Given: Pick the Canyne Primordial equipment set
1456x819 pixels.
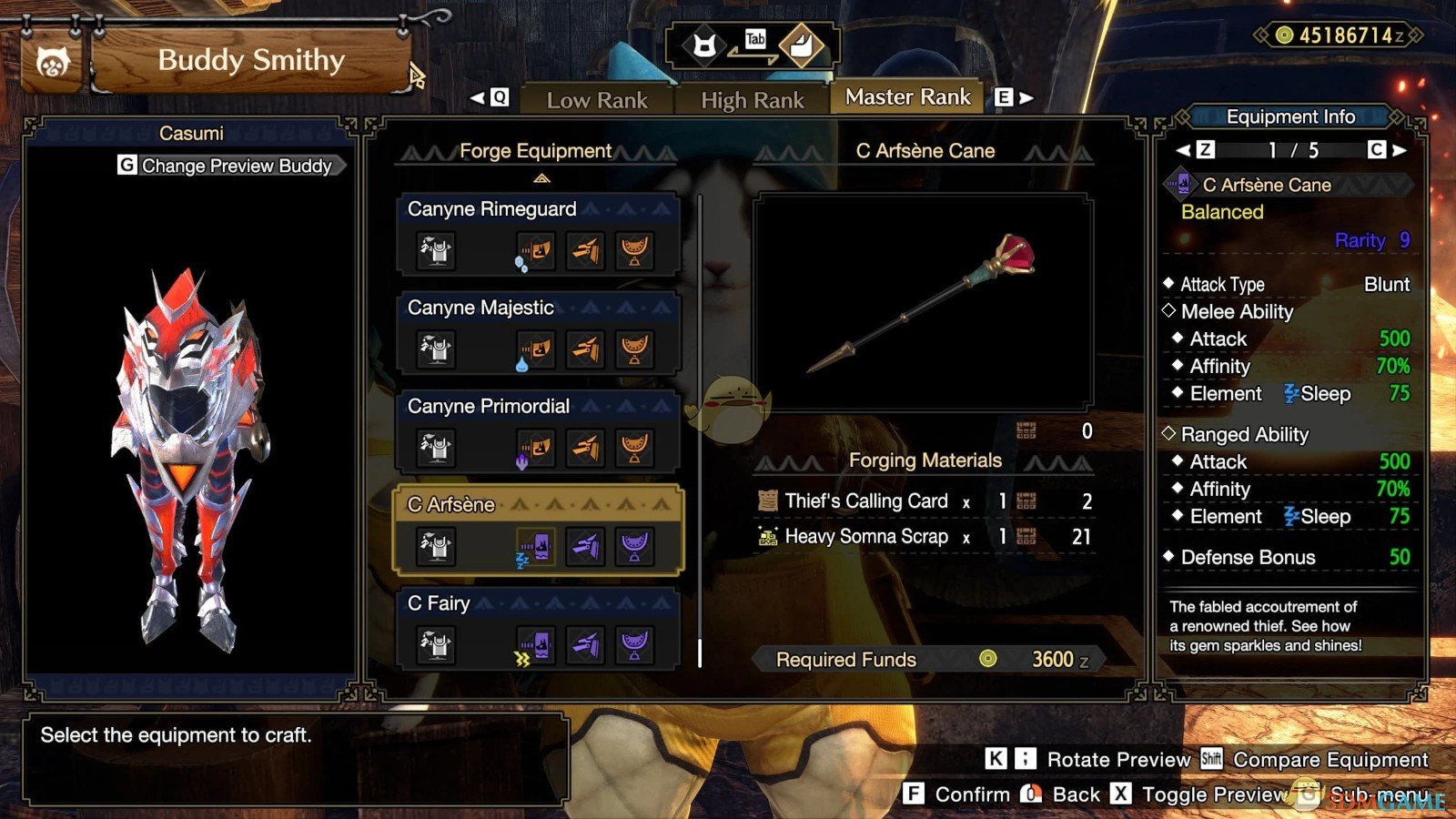Looking at the screenshot, I should 538,430.
